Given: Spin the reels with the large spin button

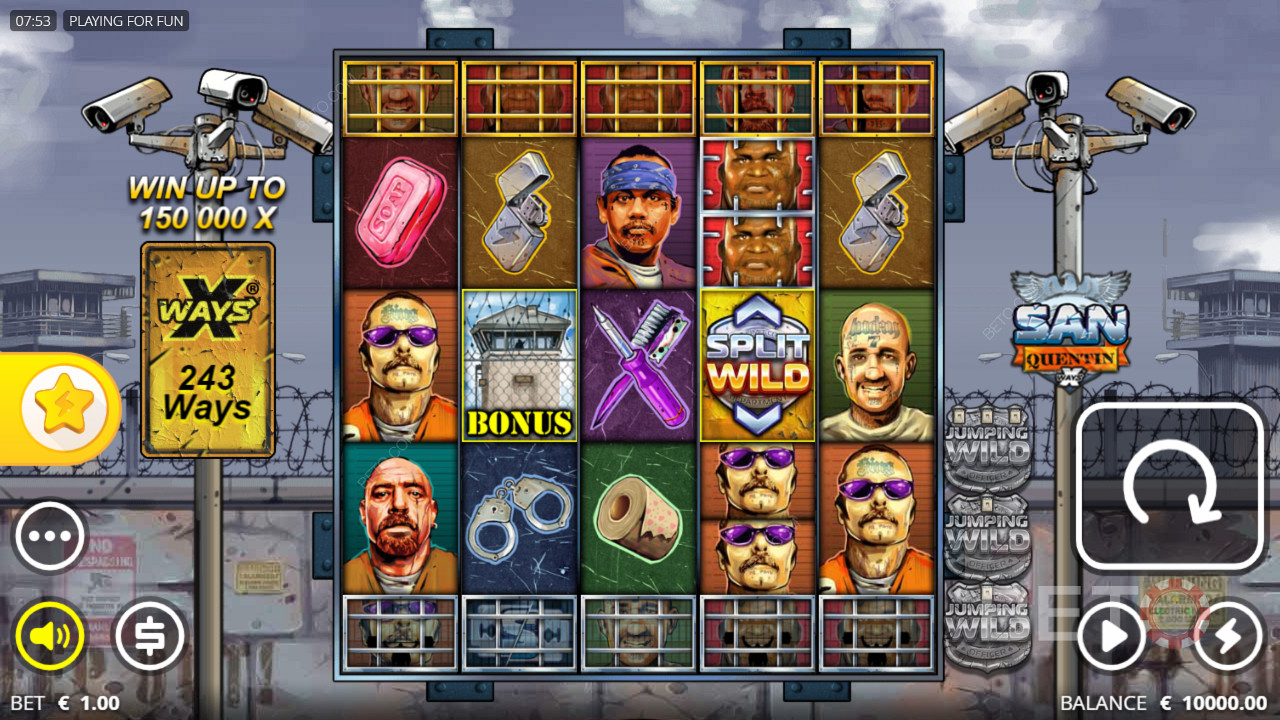Looking at the screenshot, I should (1169, 487).
